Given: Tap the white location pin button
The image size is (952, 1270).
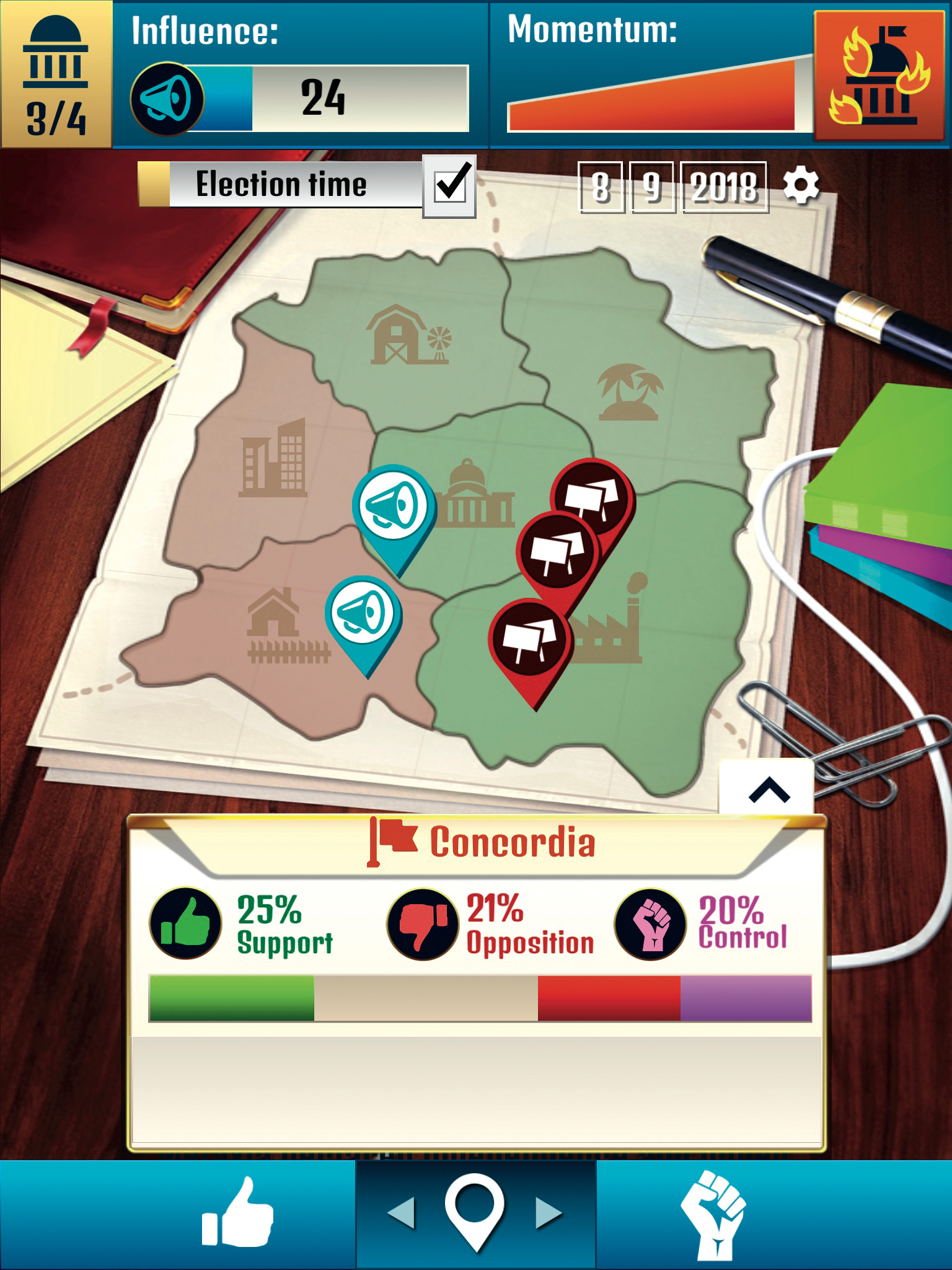Looking at the screenshot, I should pyautogui.click(x=475, y=1212).
